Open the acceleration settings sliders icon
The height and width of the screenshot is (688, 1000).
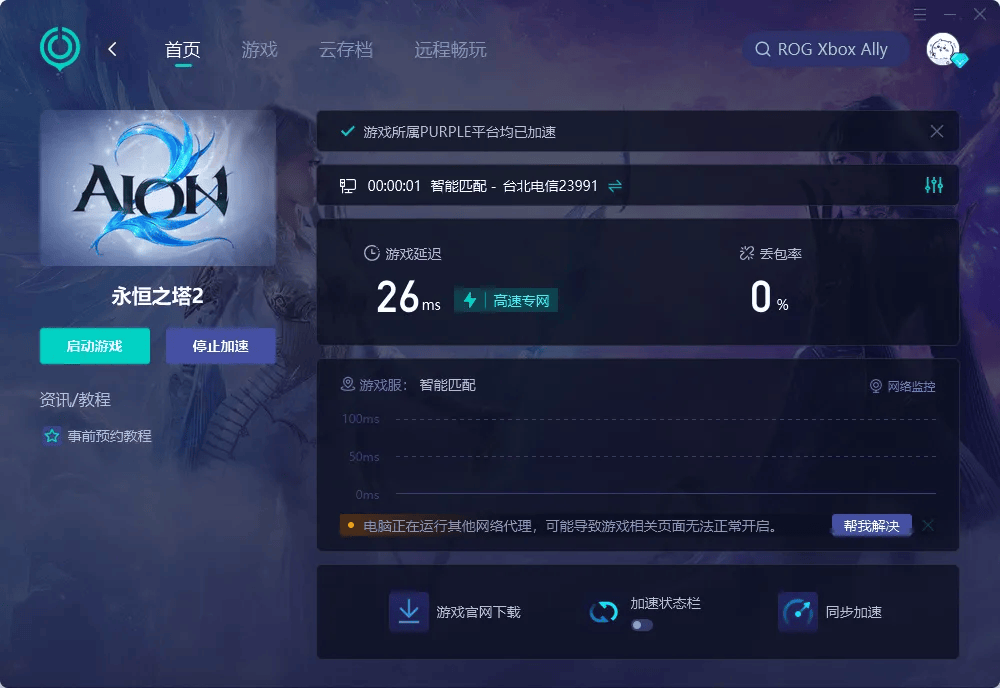click(934, 185)
